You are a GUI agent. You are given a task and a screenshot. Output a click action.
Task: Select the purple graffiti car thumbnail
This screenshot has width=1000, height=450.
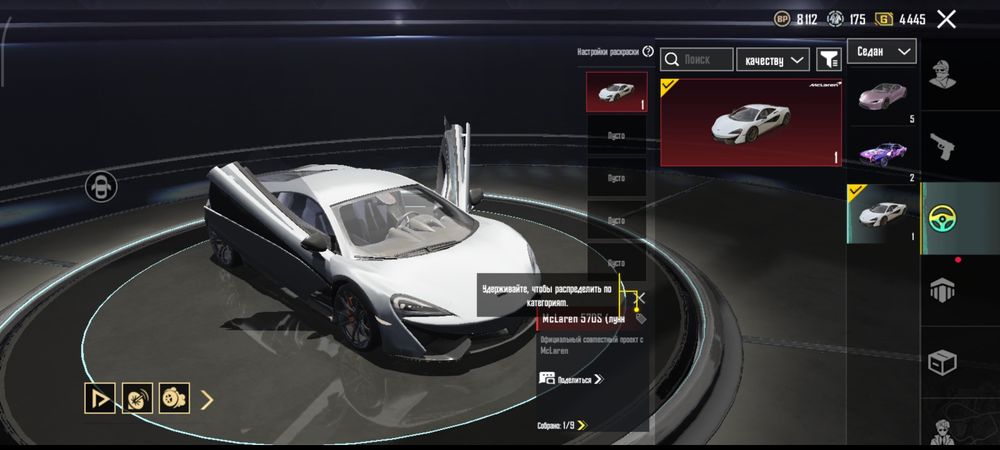[x=883, y=154]
